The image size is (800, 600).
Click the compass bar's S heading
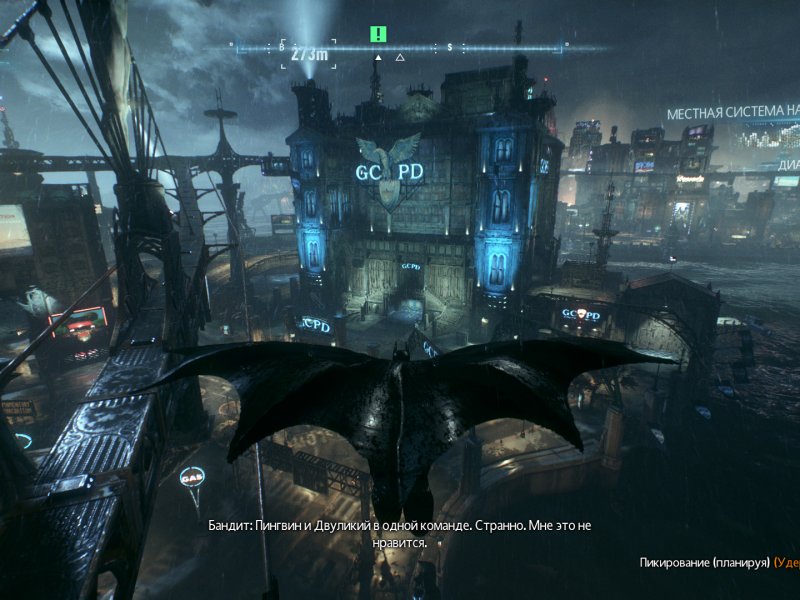(450, 47)
